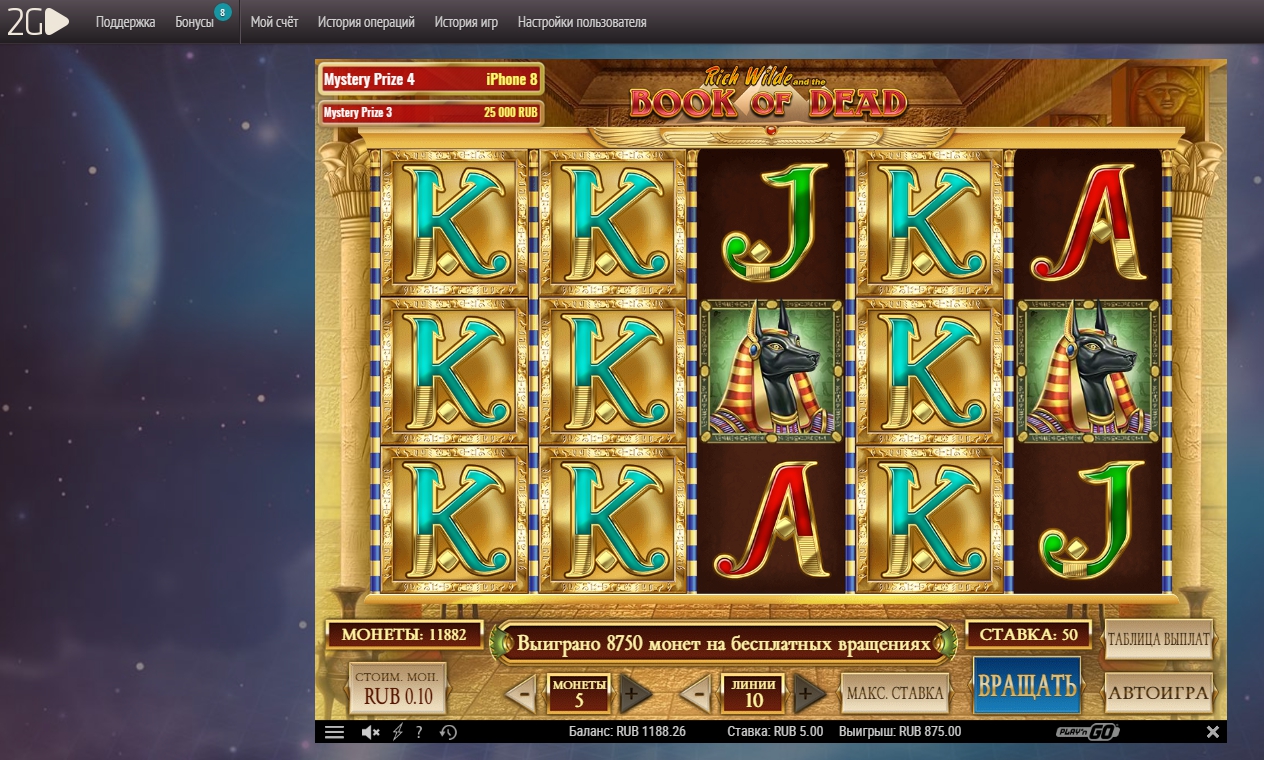Open Настройки пользователя user settings
1264x760 pixels.
coord(582,22)
